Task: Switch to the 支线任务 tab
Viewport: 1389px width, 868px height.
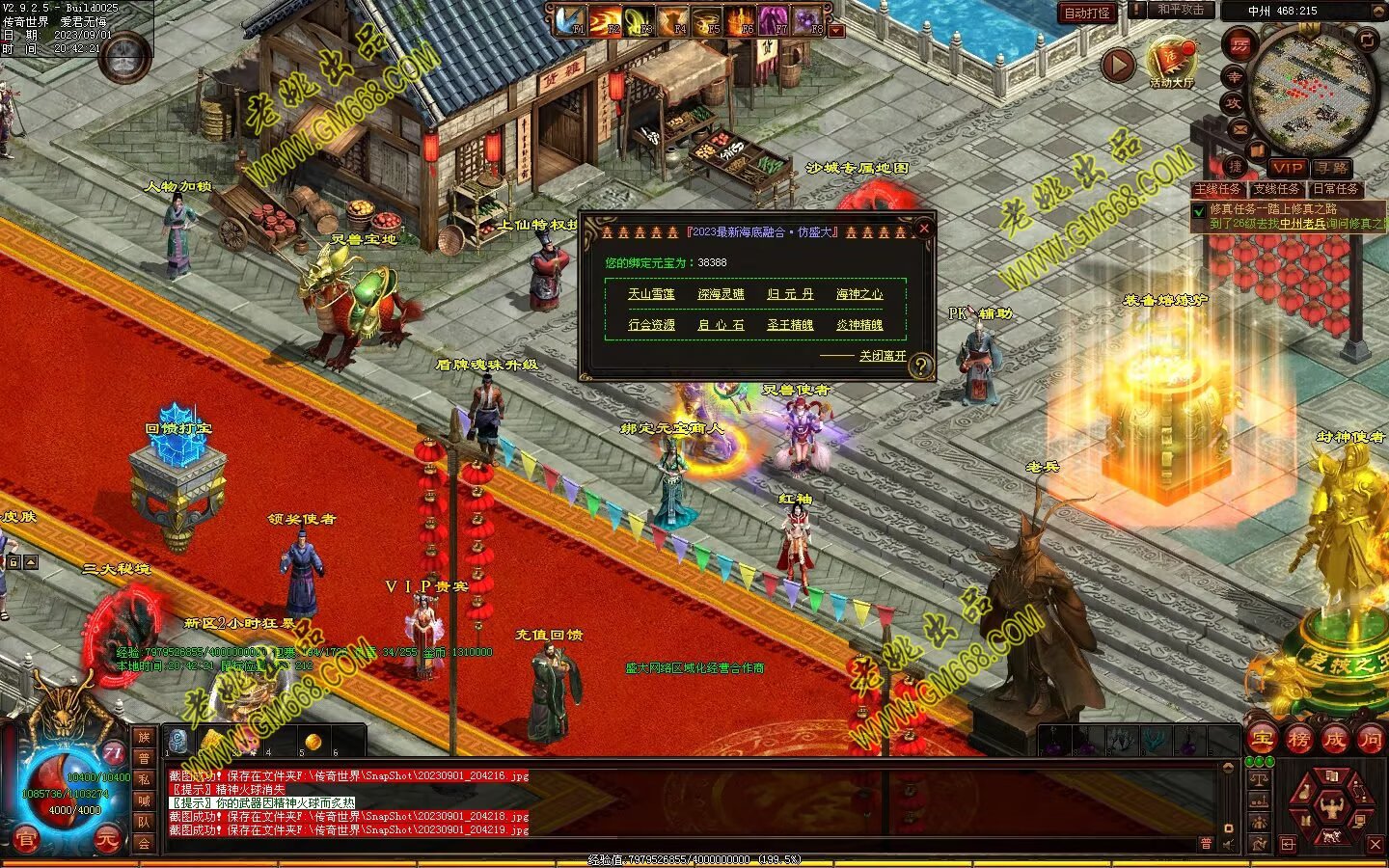Action: tap(1276, 189)
